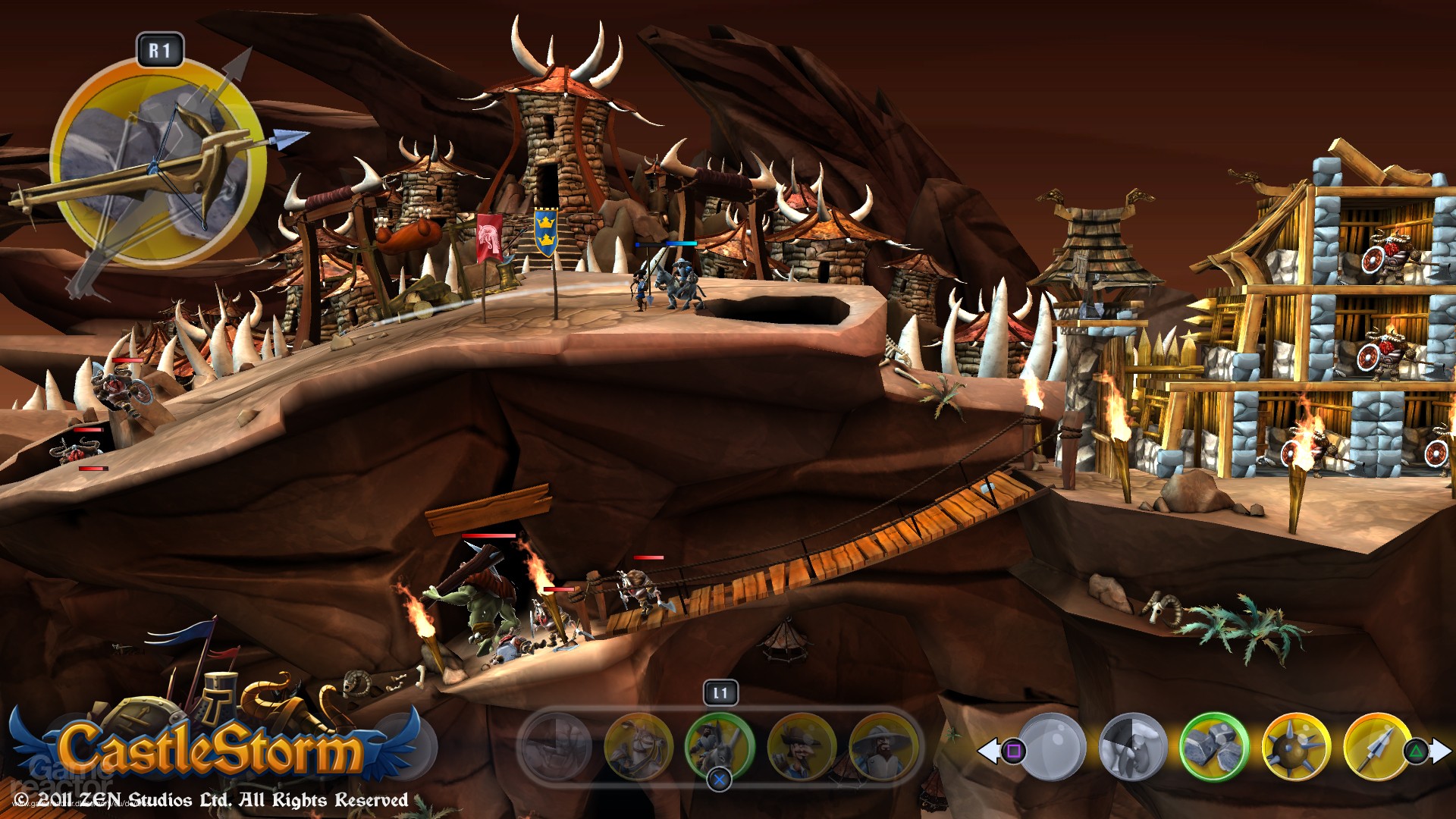Click the greyed leftmost troop slot

[557, 746]
